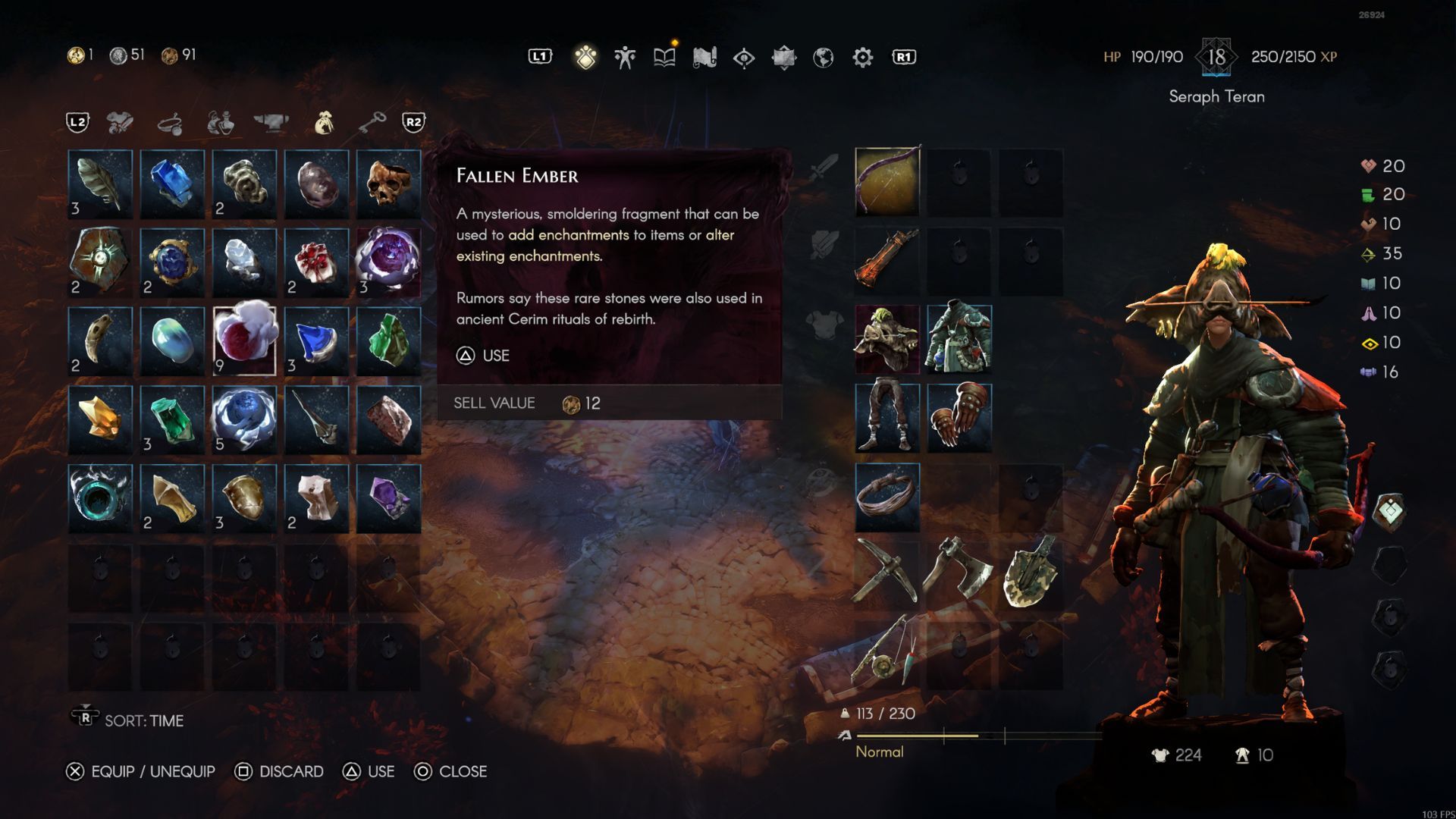Open the journal book tab
This screenshot has width=1456, height=819.
click(664, 57)
